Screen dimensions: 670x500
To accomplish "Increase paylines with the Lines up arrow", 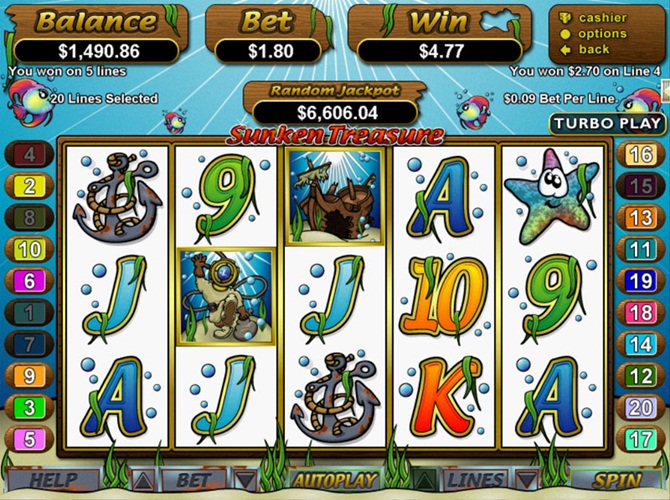I will (424, 482).
